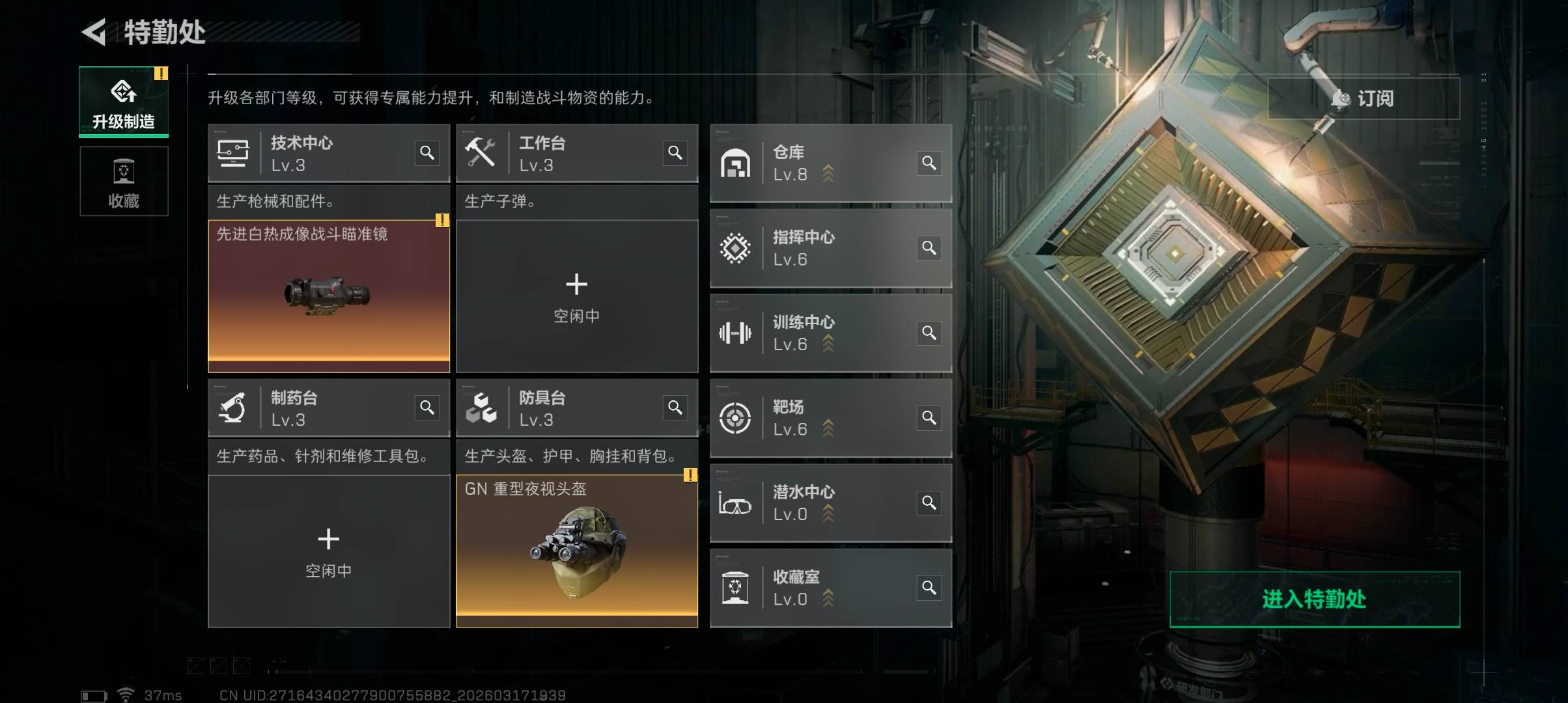Start production in idle 制药台 slot
This screenshot has height=703, width=1568.
click(x=329, y=551)
